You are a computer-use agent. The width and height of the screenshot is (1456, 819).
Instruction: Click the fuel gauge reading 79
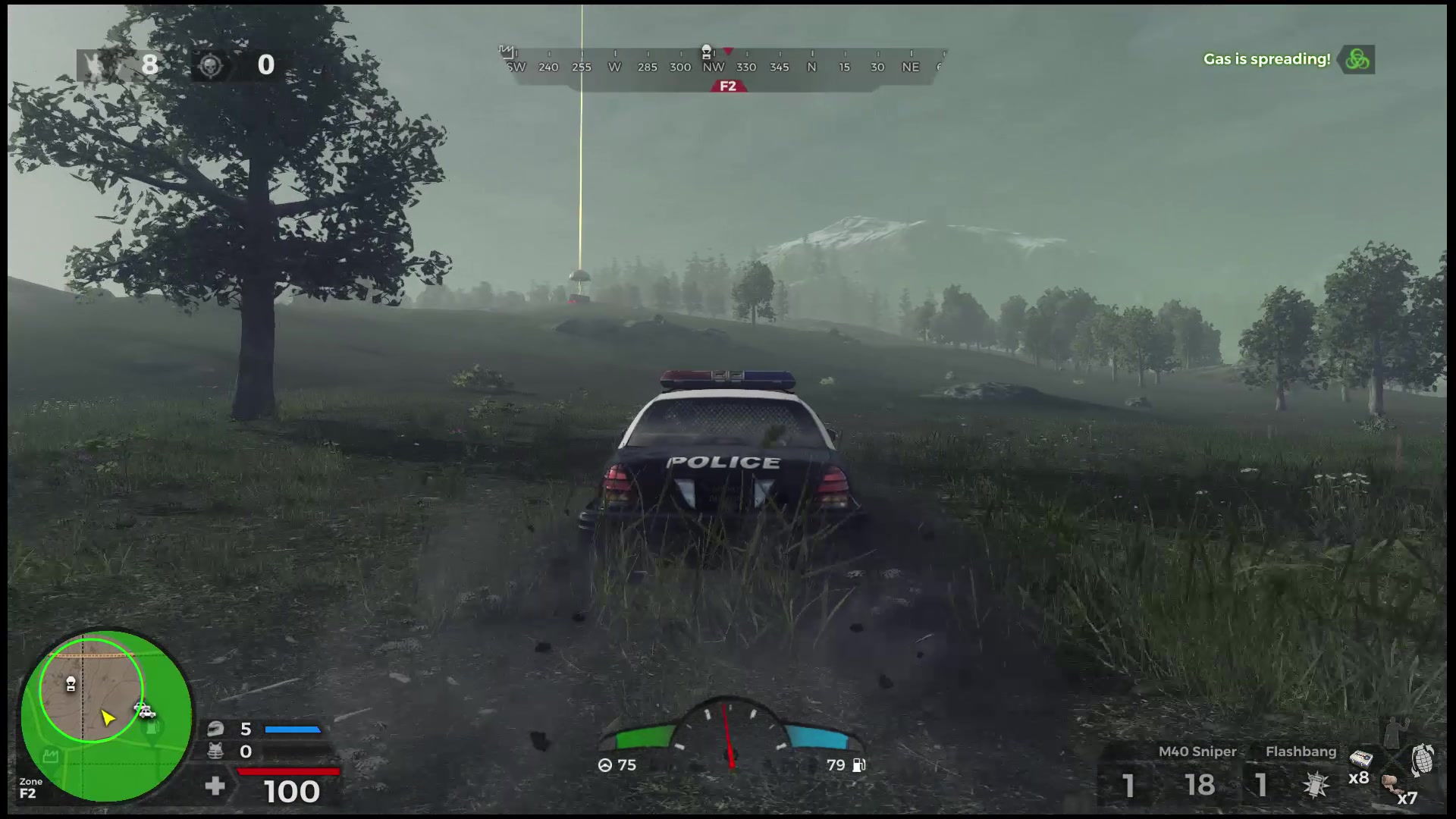837,765
